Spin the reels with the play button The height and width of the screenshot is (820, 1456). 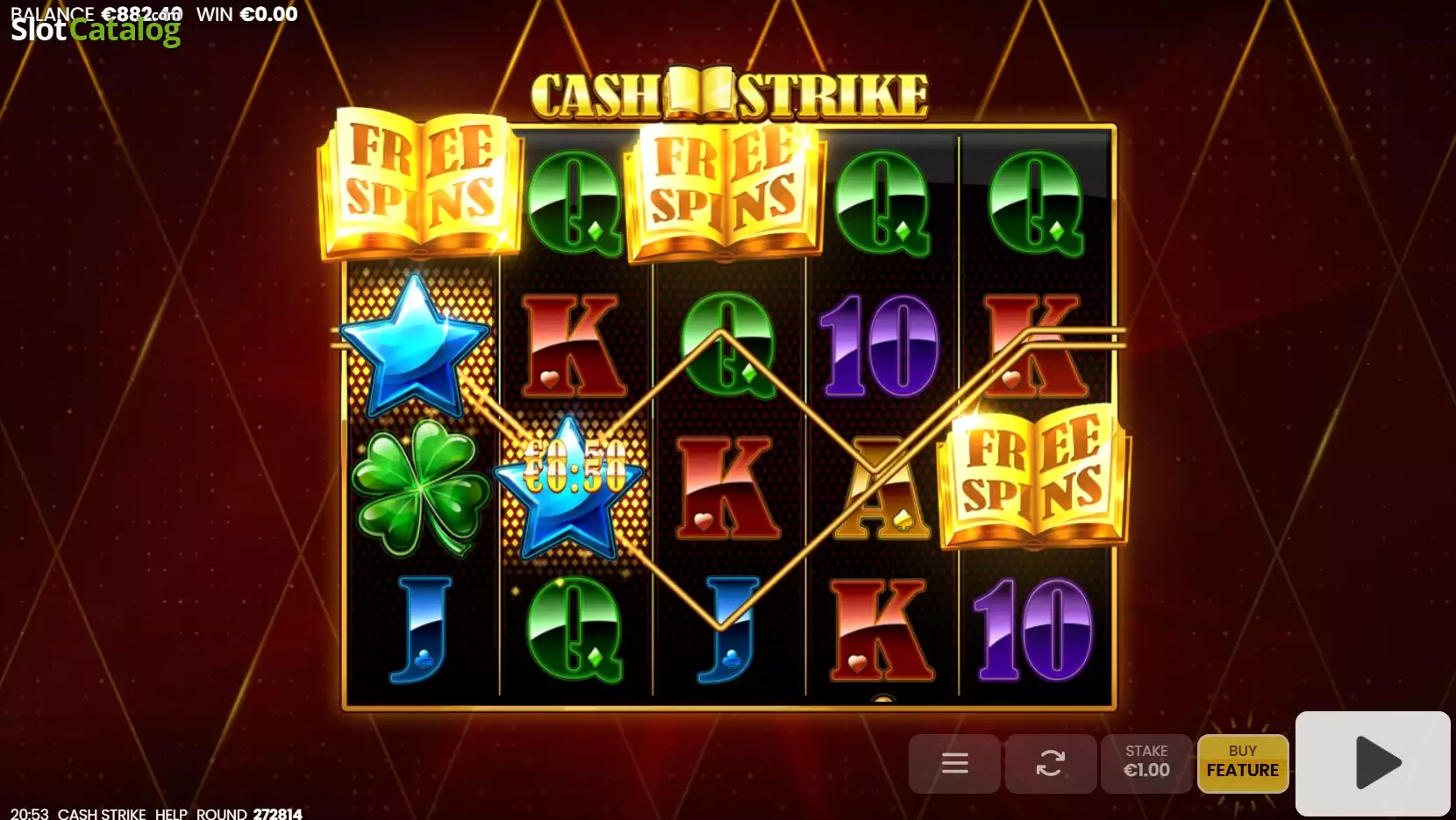tap(1373, 763)
